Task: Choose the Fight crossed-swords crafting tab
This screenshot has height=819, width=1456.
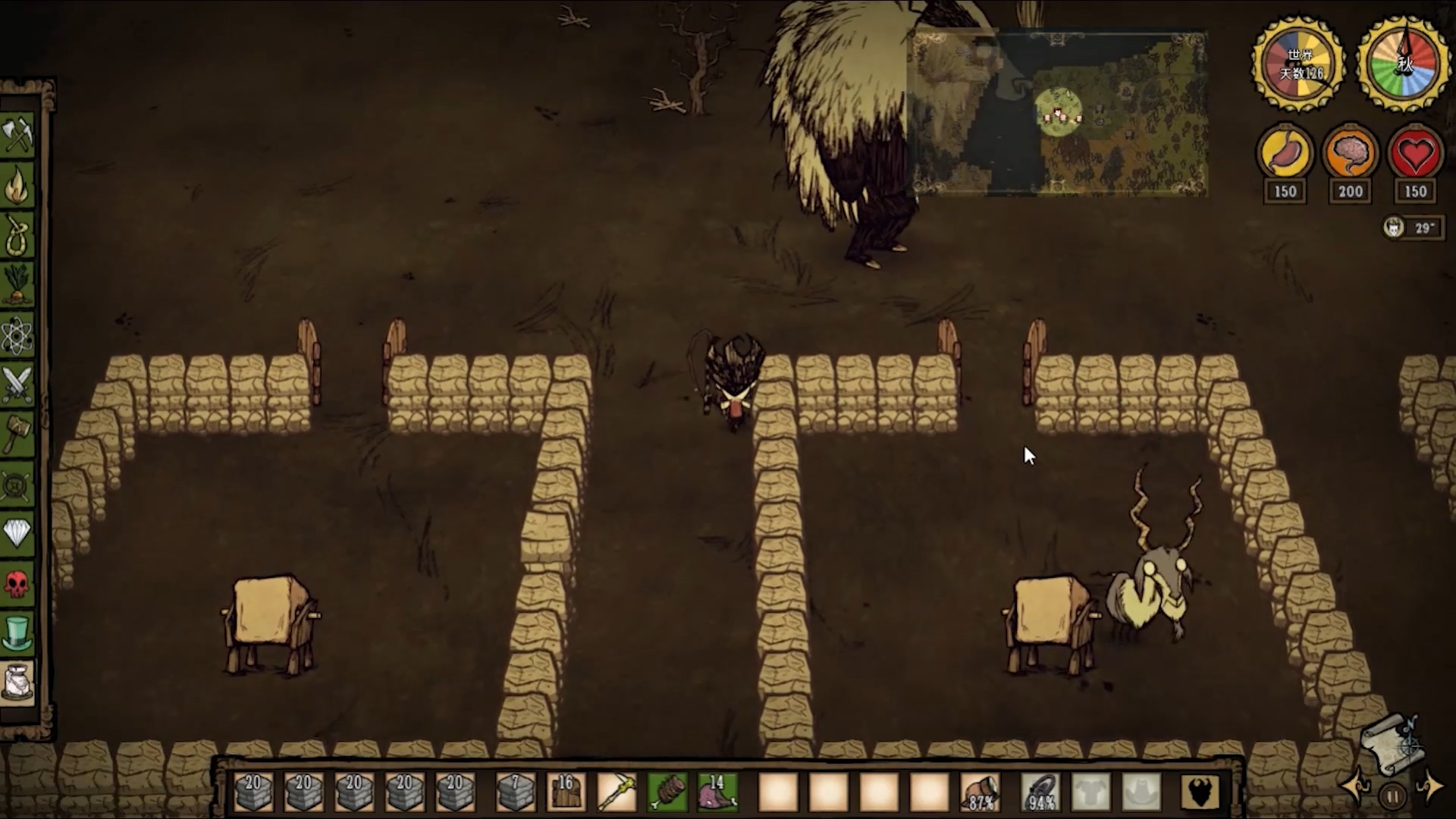Action: click(17, 384)
